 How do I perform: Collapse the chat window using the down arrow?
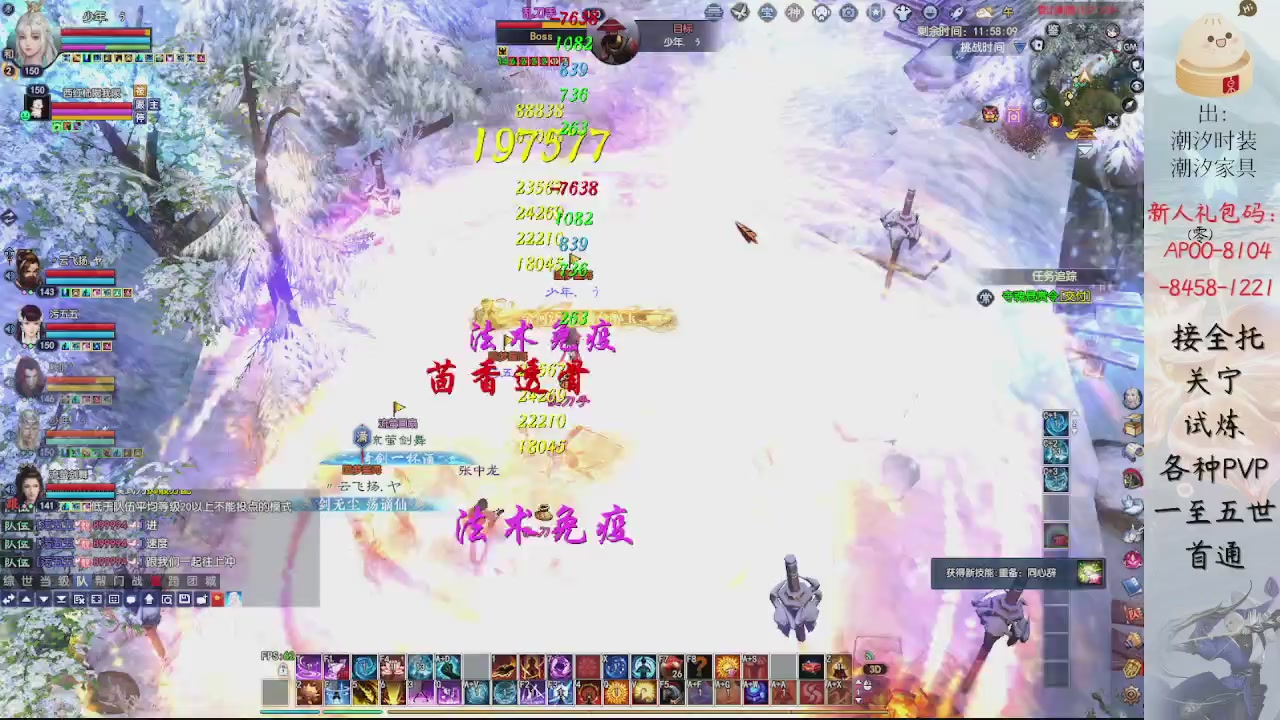pyautogui.click(x=43, y=600)
